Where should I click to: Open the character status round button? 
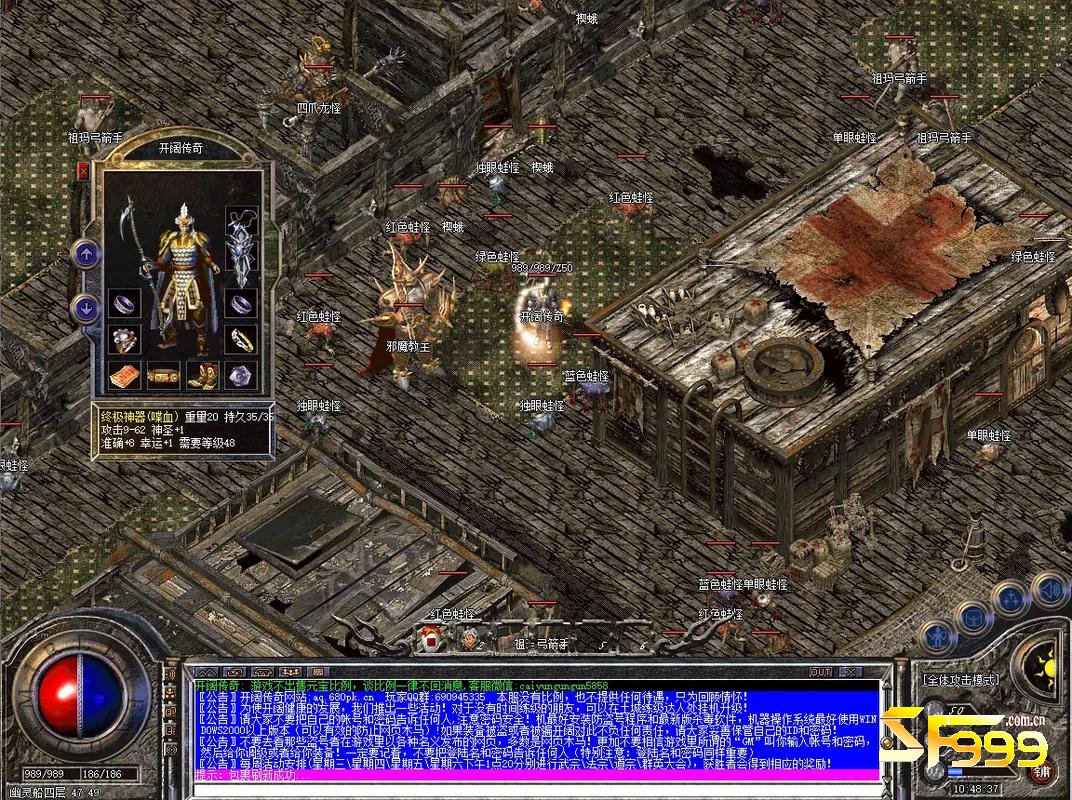937,635
